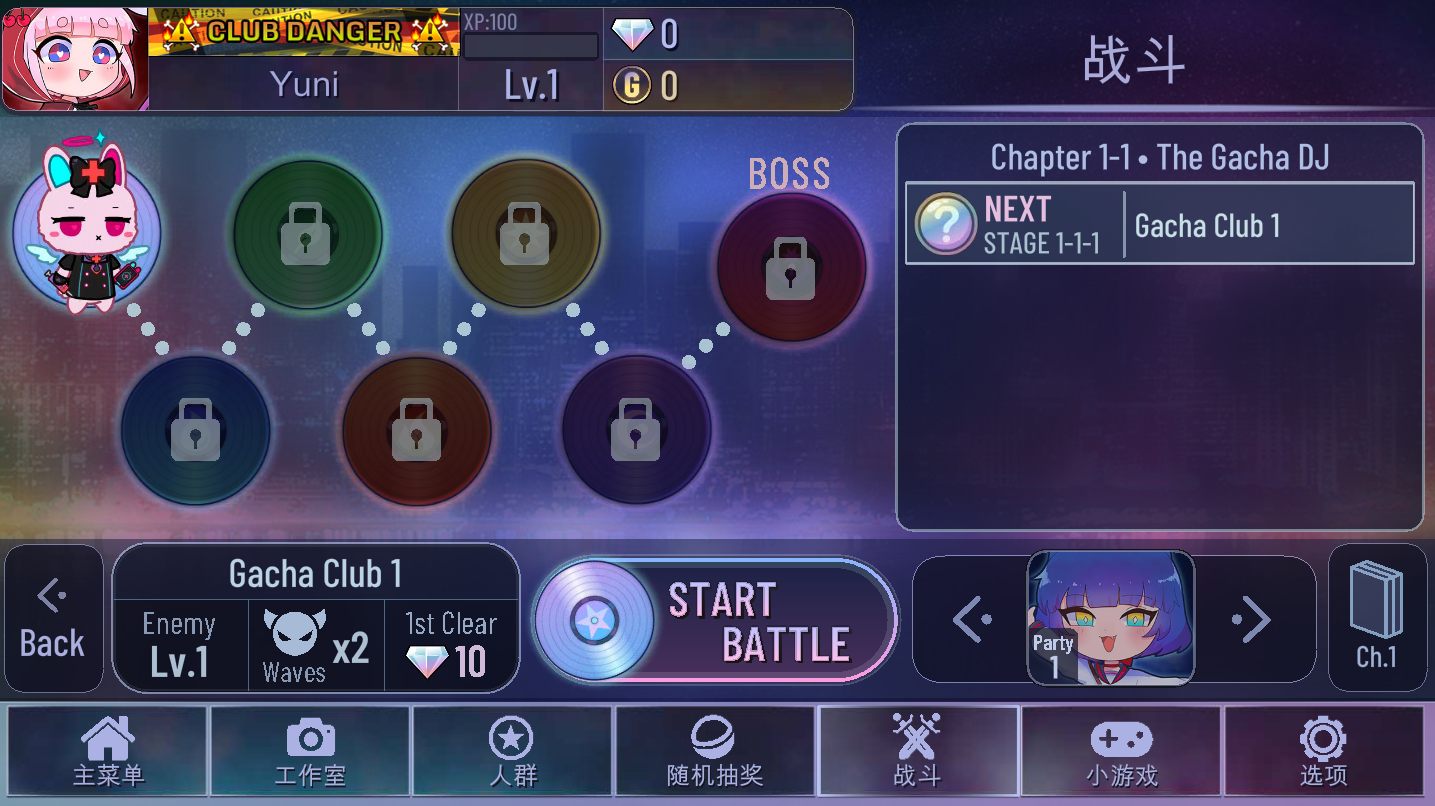Open the options (选项) gear tab
Viewport: 1435px width, 806px height.
1323,752
